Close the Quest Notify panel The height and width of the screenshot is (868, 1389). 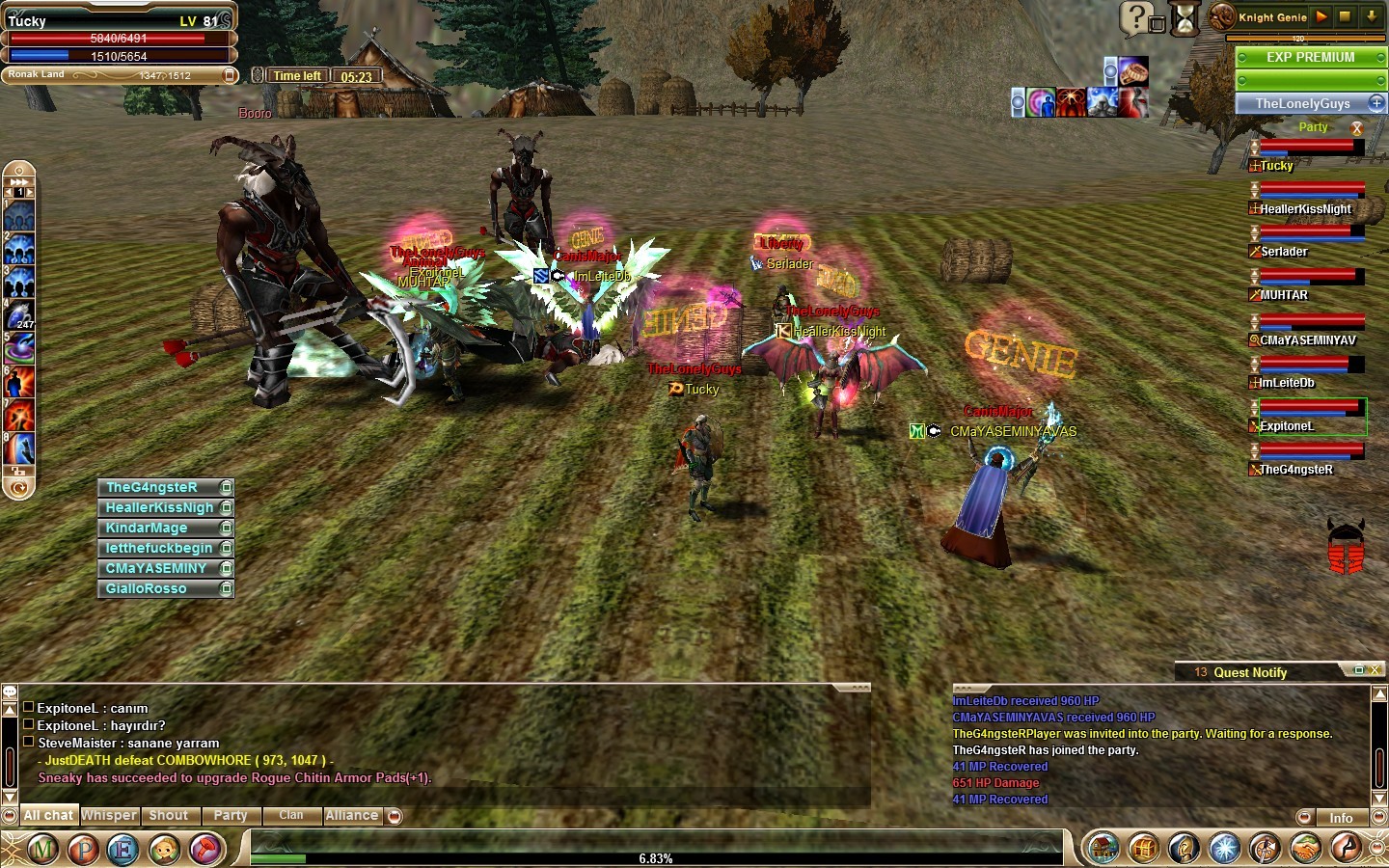pos(1375,670)
